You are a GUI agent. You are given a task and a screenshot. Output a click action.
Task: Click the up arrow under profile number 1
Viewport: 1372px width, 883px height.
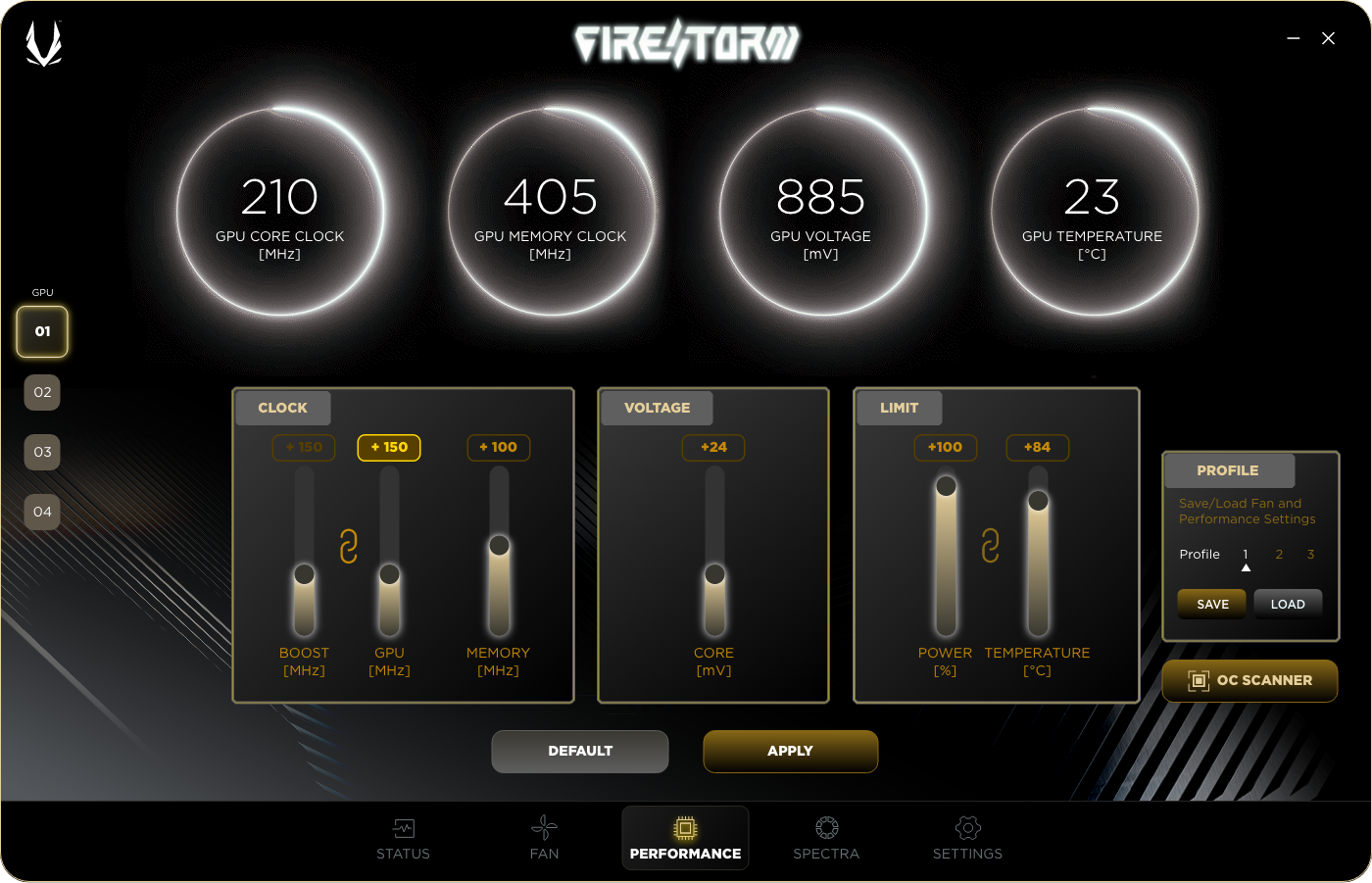coord(1246,566)
